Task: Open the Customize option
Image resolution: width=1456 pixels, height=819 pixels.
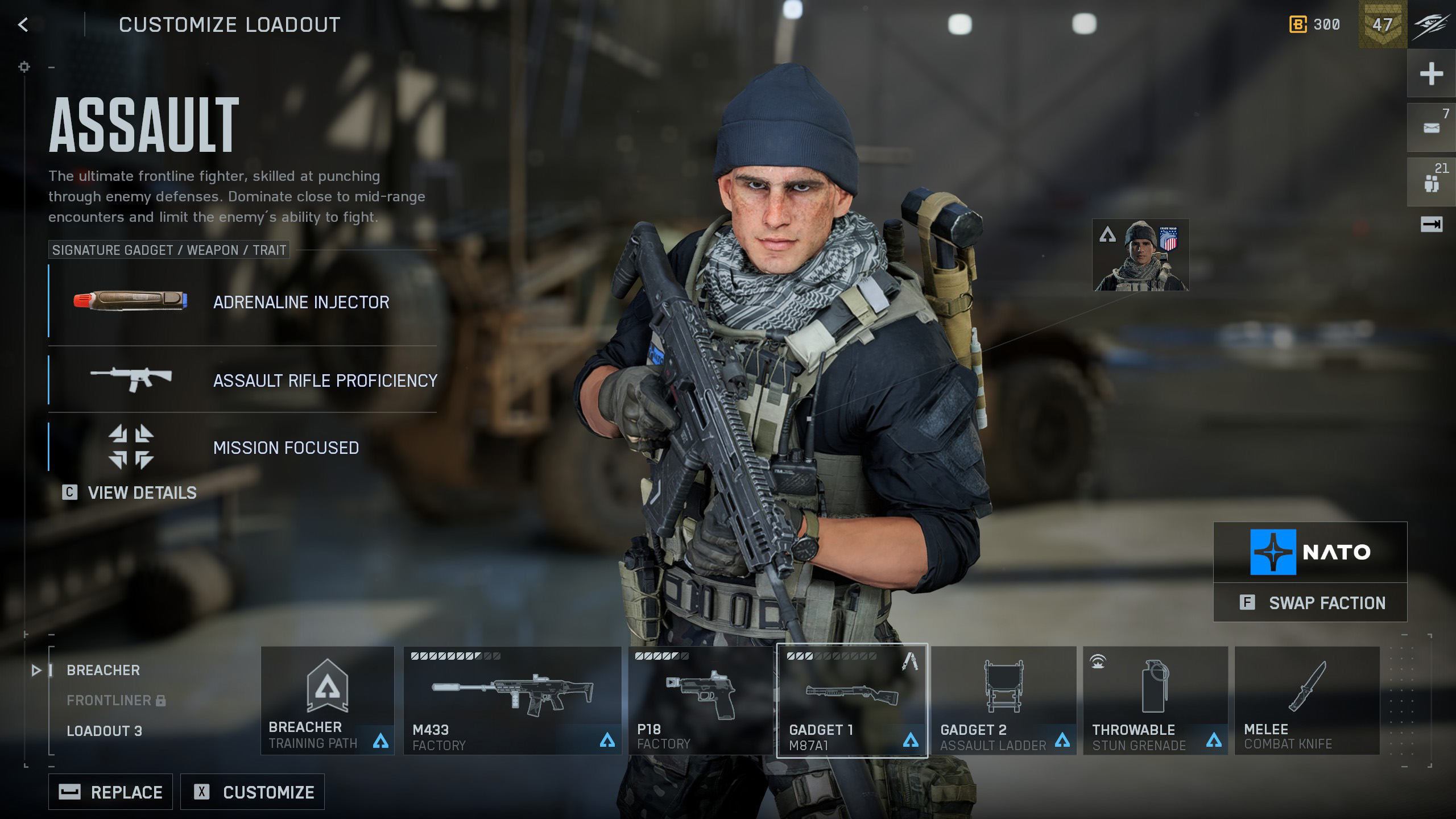Action: [253, 792]
